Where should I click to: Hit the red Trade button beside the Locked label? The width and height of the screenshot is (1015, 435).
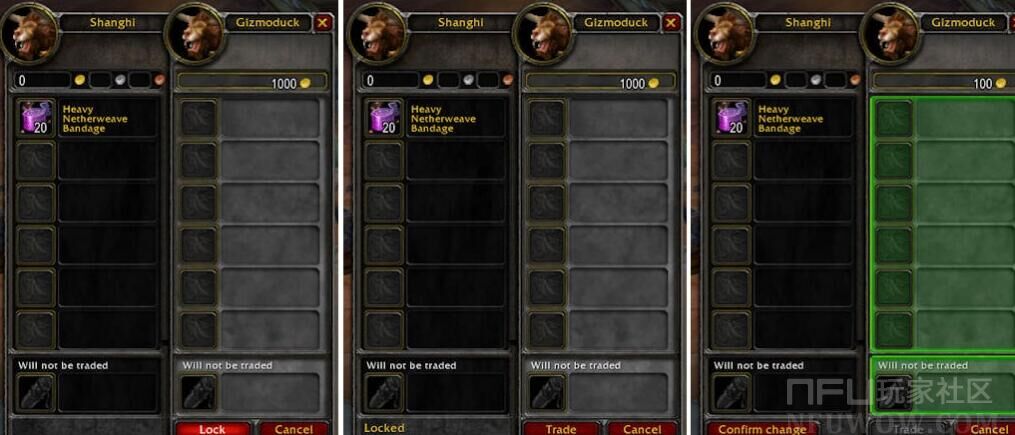tap(561, 429)
